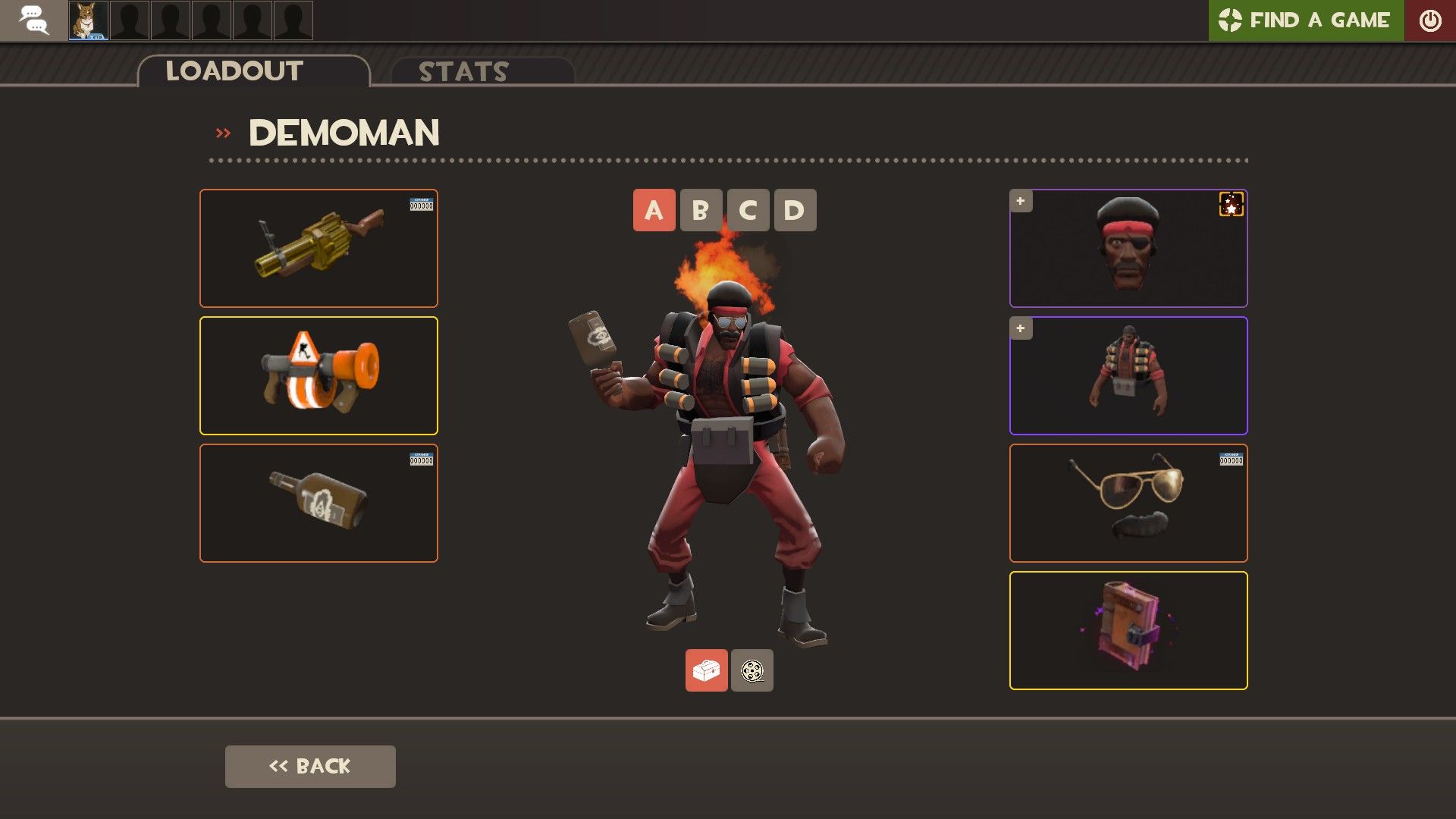Select loadout preset B
The width and height of the screenshot is (1456, 819).
(701, 210)
